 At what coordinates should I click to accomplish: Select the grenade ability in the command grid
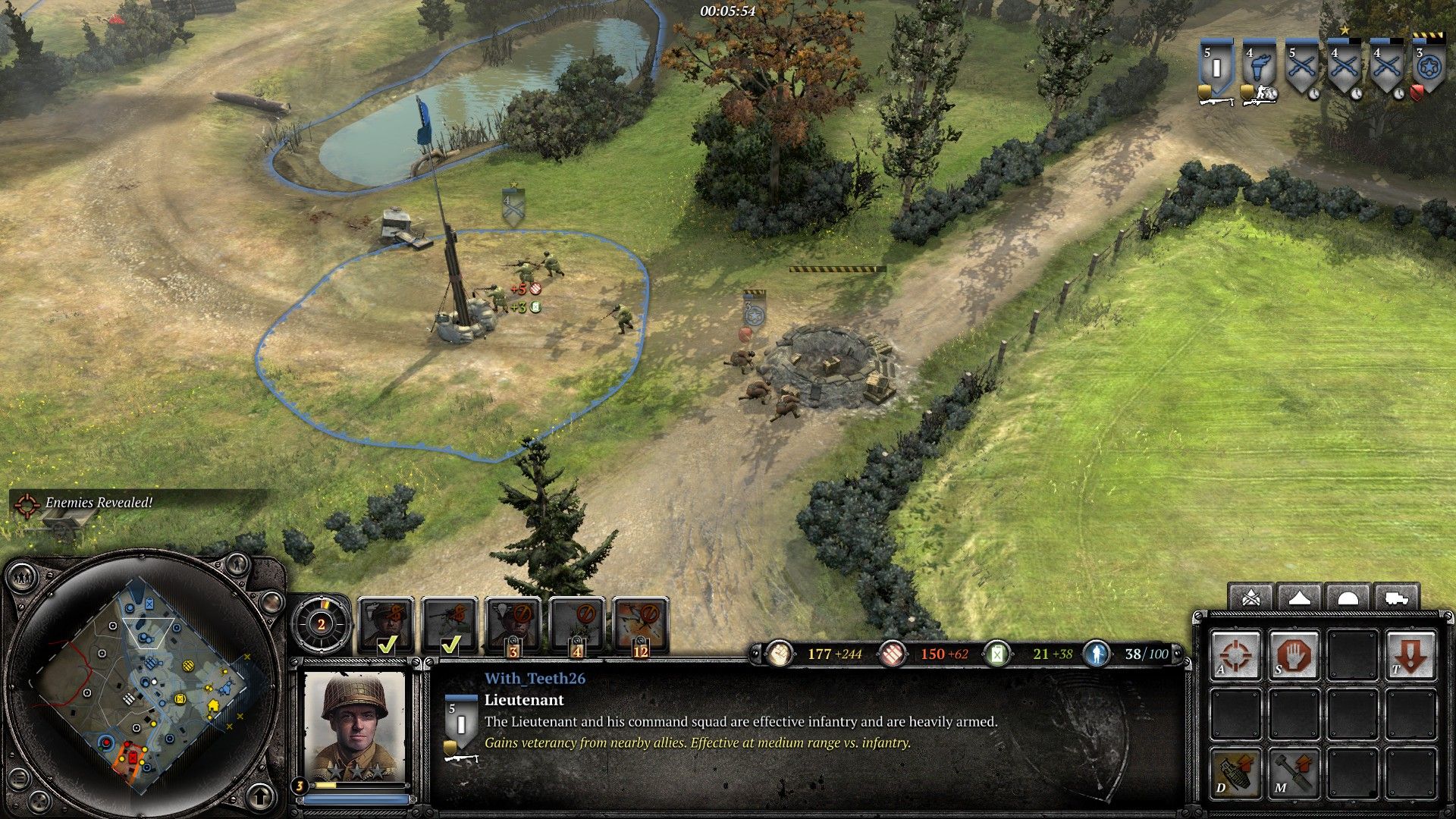[1236, 772]
